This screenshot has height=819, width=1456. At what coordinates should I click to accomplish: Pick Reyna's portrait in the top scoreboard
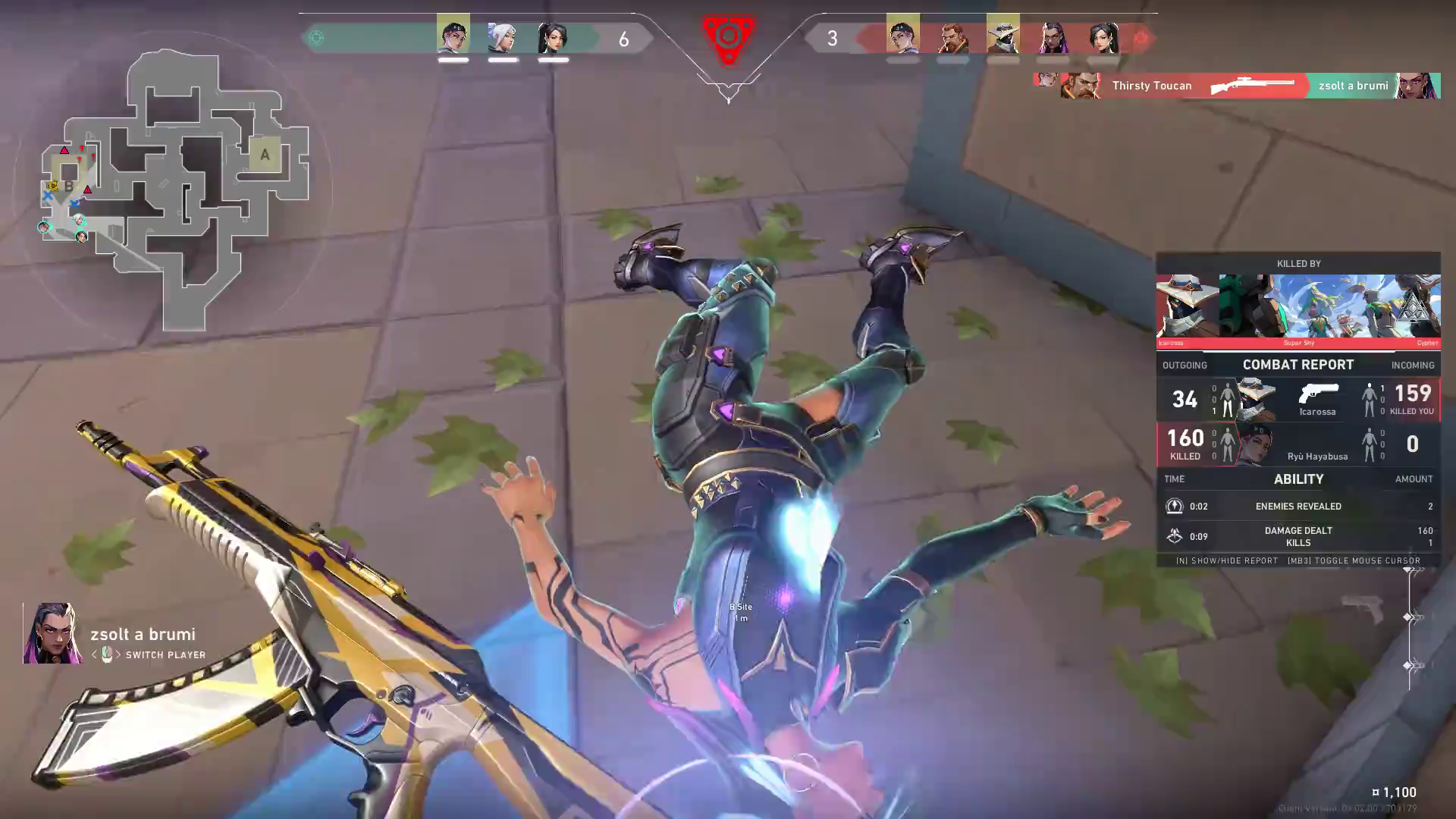coord(1053,36)
